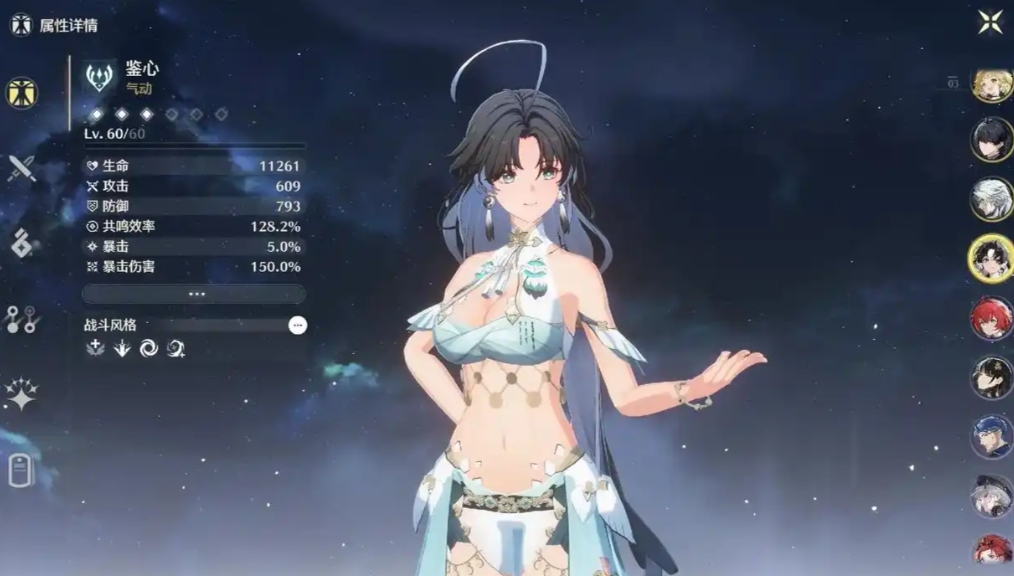Open the forte skill tree tab
Image resolution: width=1014 pixels, height=576 pixels.
[21, 318]
